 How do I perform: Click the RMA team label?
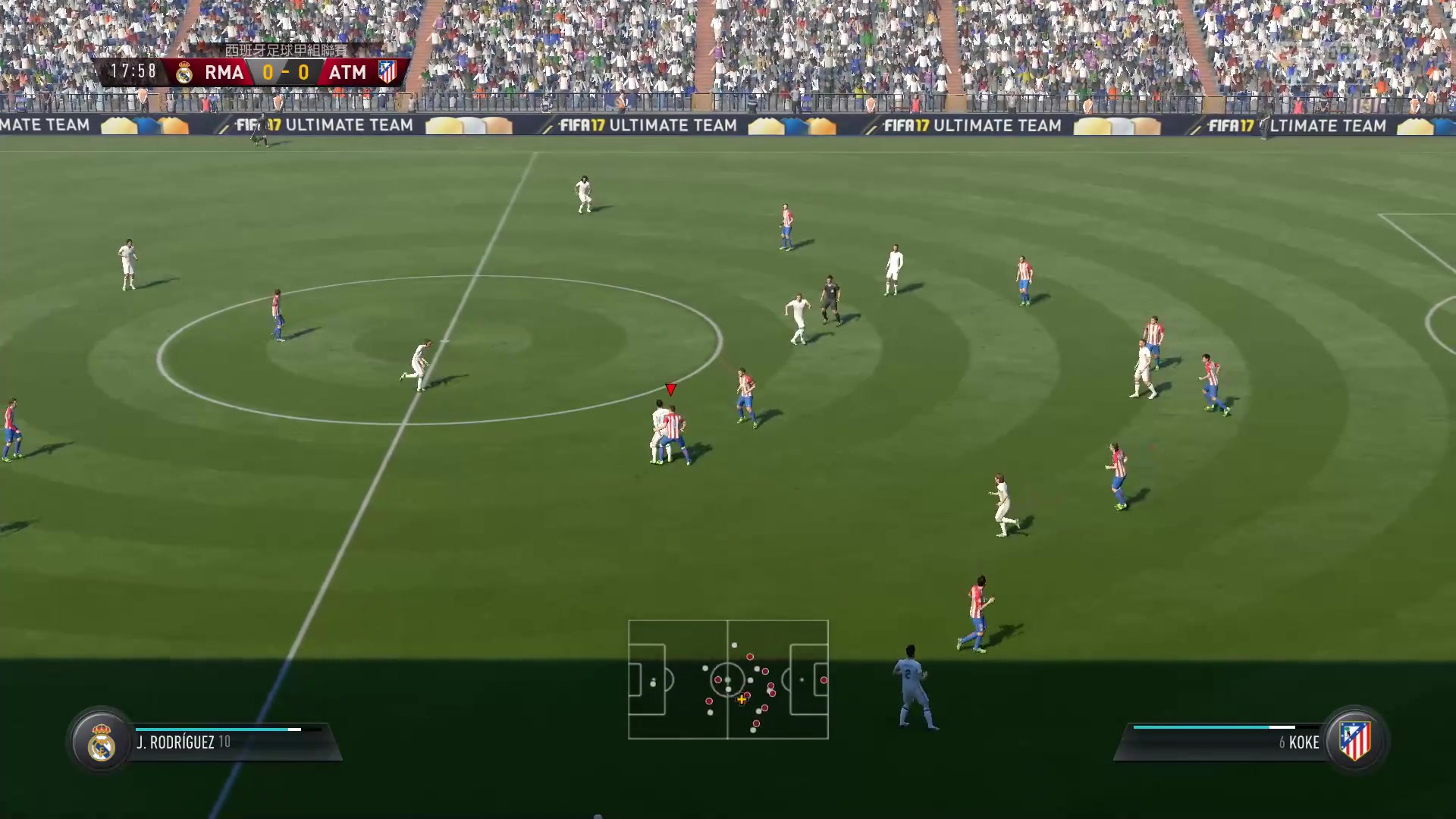click(225, 72)
